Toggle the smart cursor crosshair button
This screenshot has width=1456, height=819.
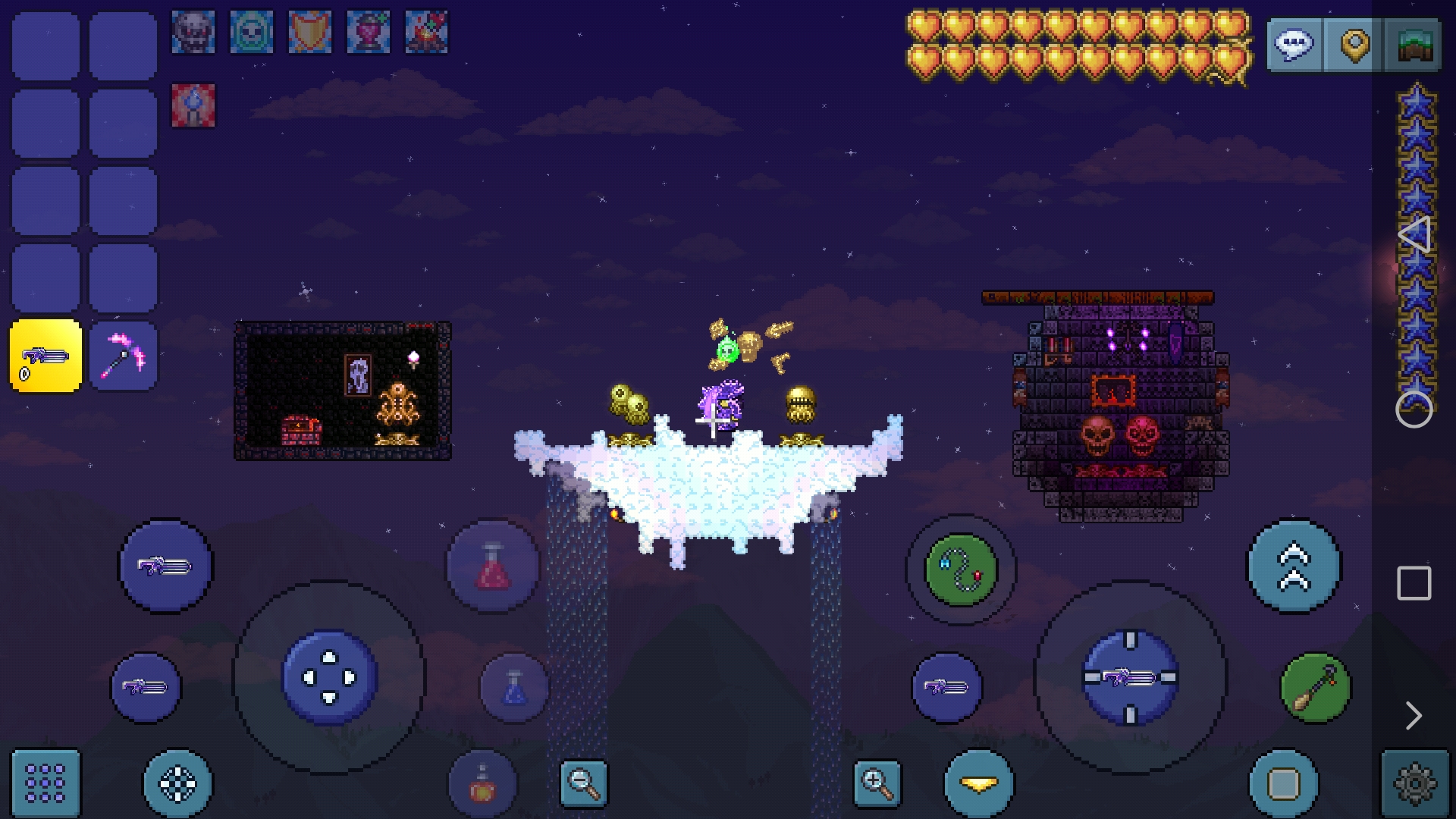pyautogui.click(x=178, y=783)
